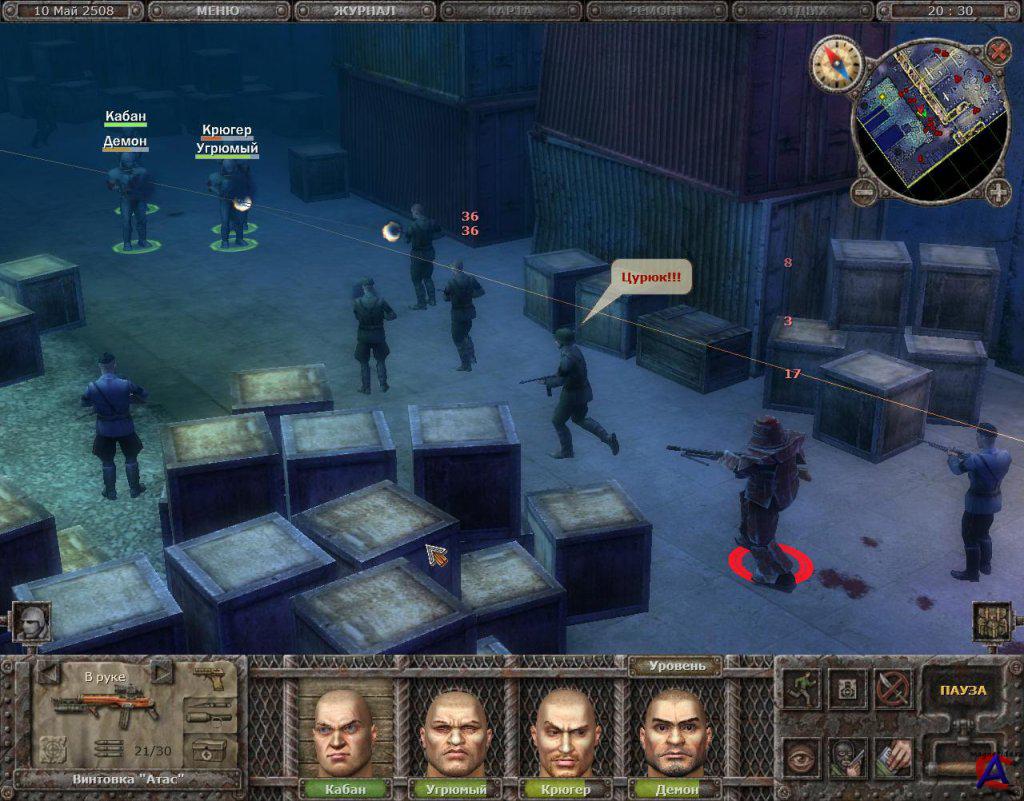Pick Демон's portrait

(676, 731)
